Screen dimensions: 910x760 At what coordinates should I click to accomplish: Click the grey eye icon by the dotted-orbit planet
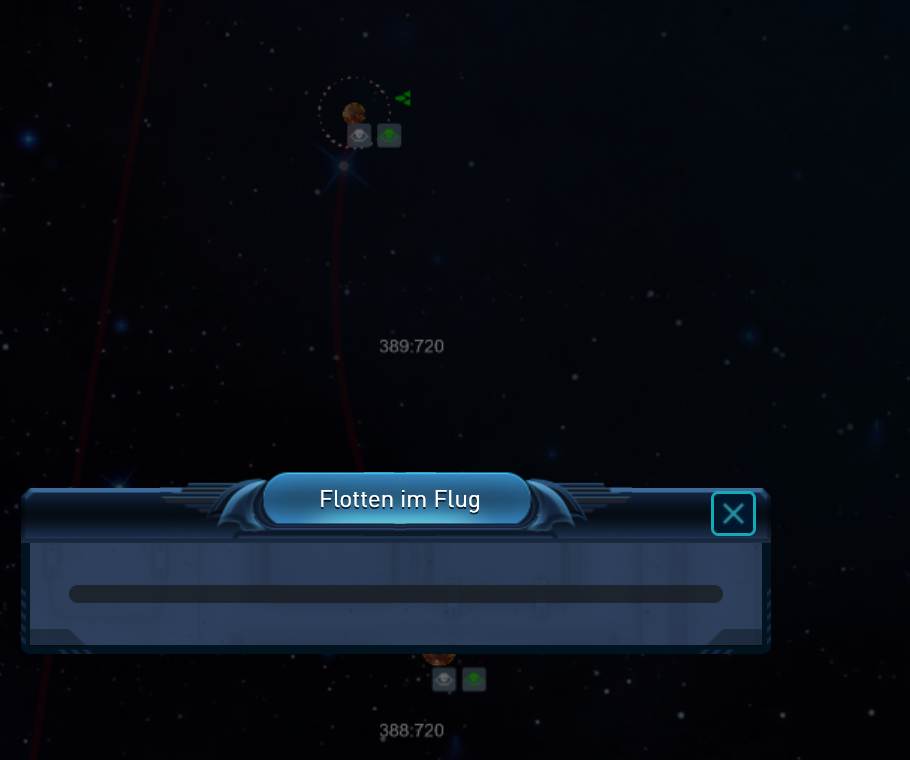point(359,136)
